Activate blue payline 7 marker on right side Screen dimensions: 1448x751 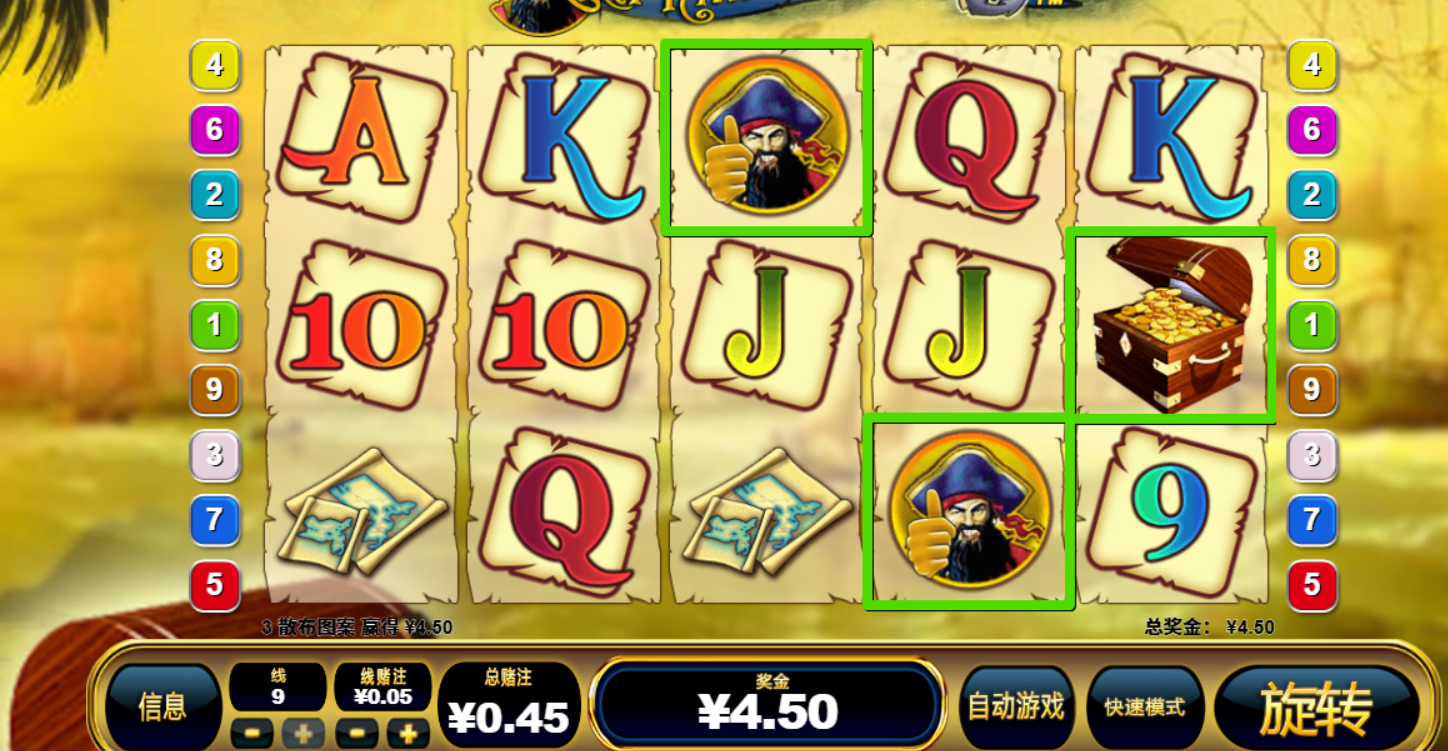1311,520
